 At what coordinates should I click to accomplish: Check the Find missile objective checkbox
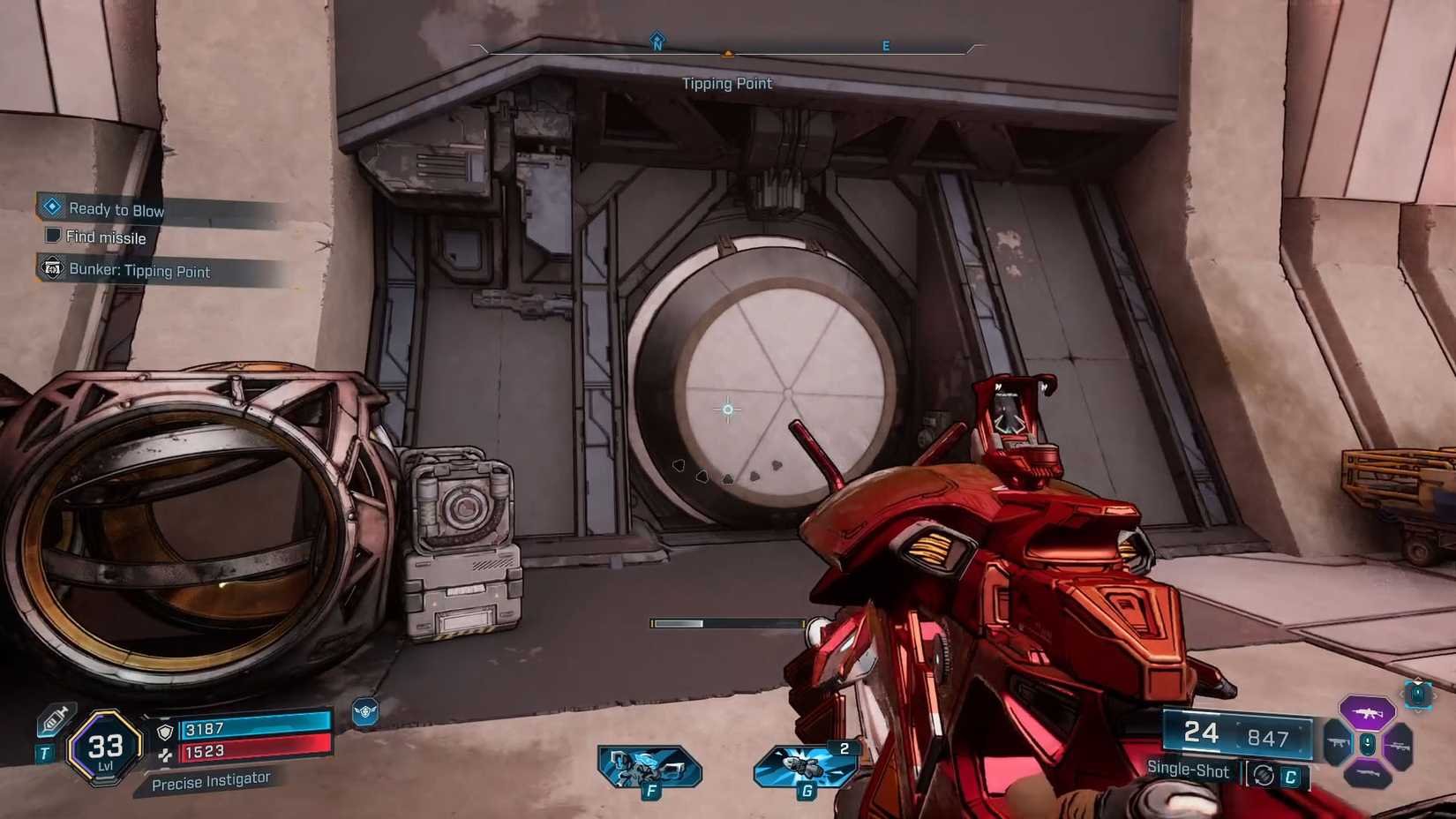point(53,237)
